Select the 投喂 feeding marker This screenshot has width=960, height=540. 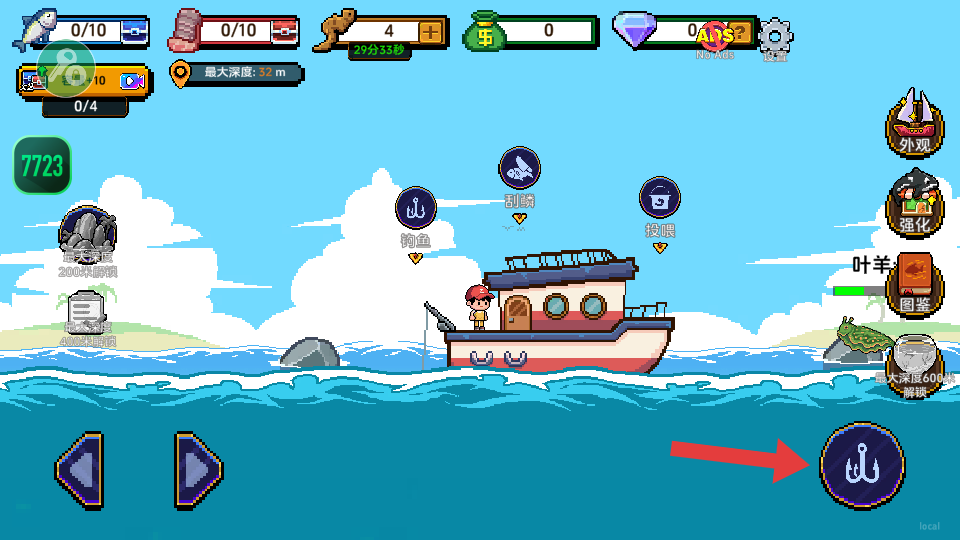click(660, 198)
